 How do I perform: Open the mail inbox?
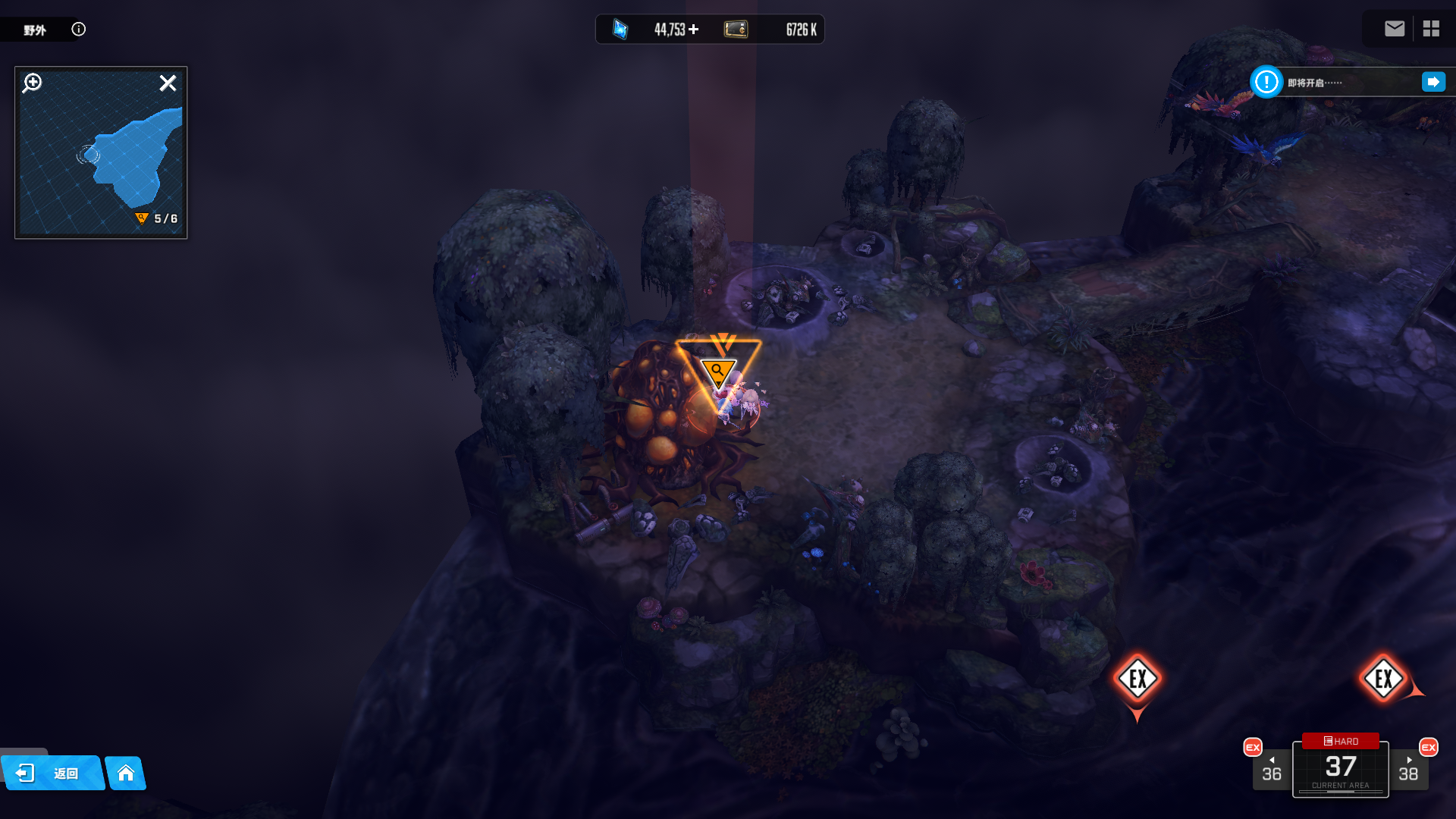pyautogui.click(x=1394, y=29)
